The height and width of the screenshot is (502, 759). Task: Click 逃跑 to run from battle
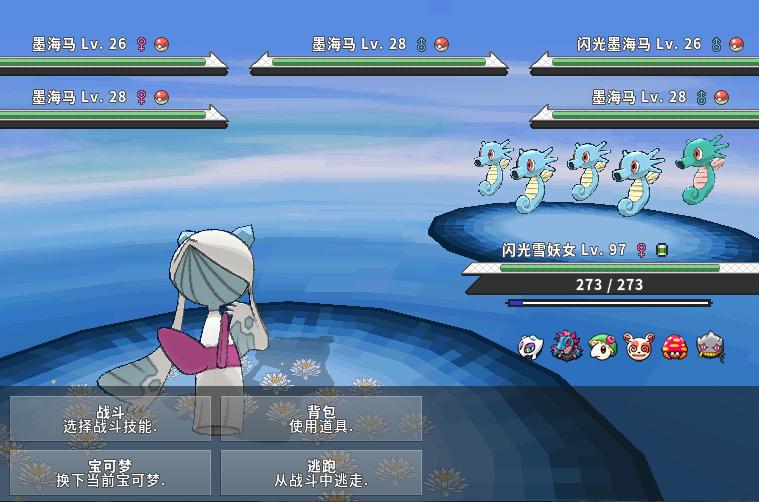tap(321, 472)
